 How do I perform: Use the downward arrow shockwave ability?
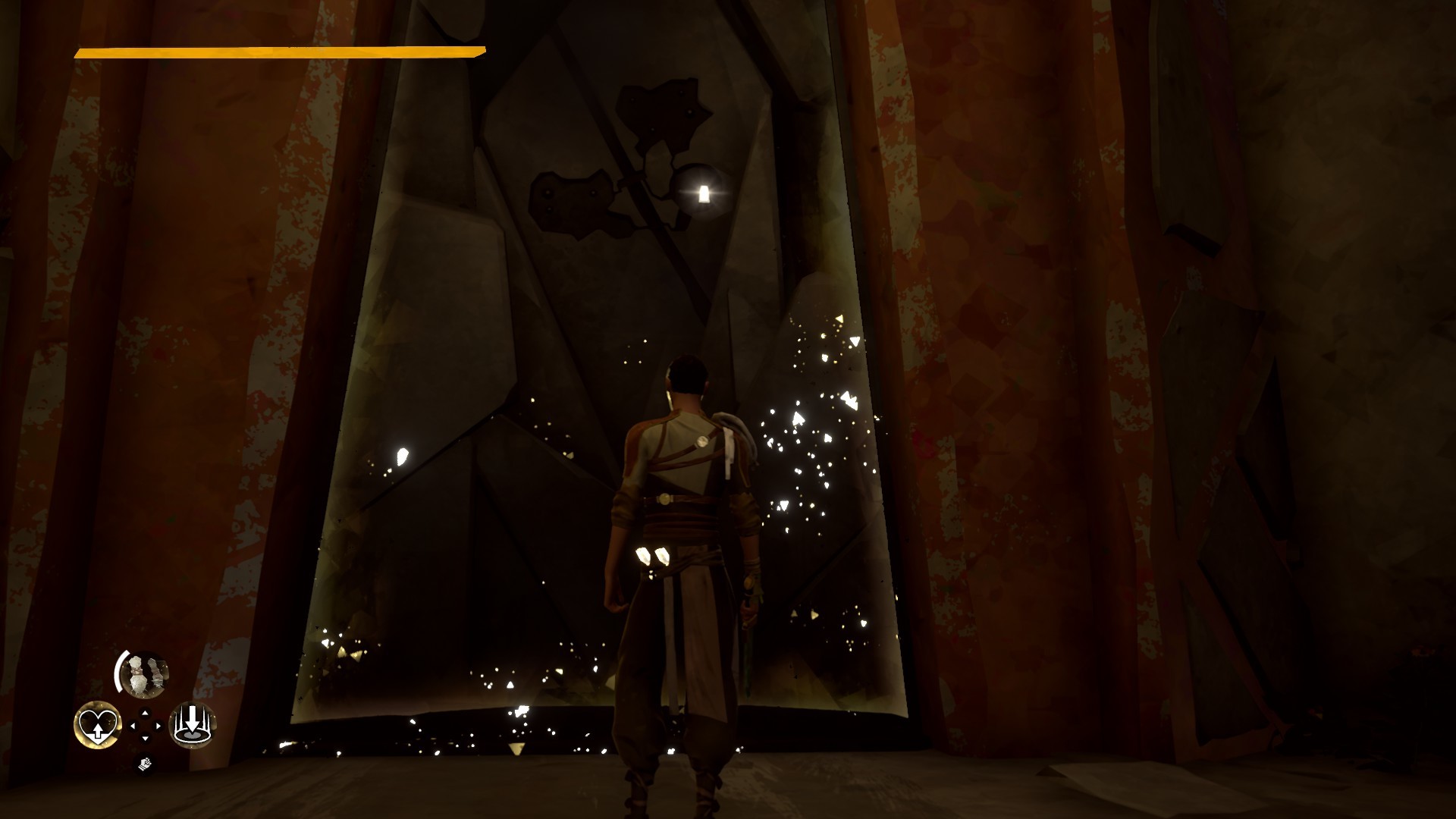point(193,723)
